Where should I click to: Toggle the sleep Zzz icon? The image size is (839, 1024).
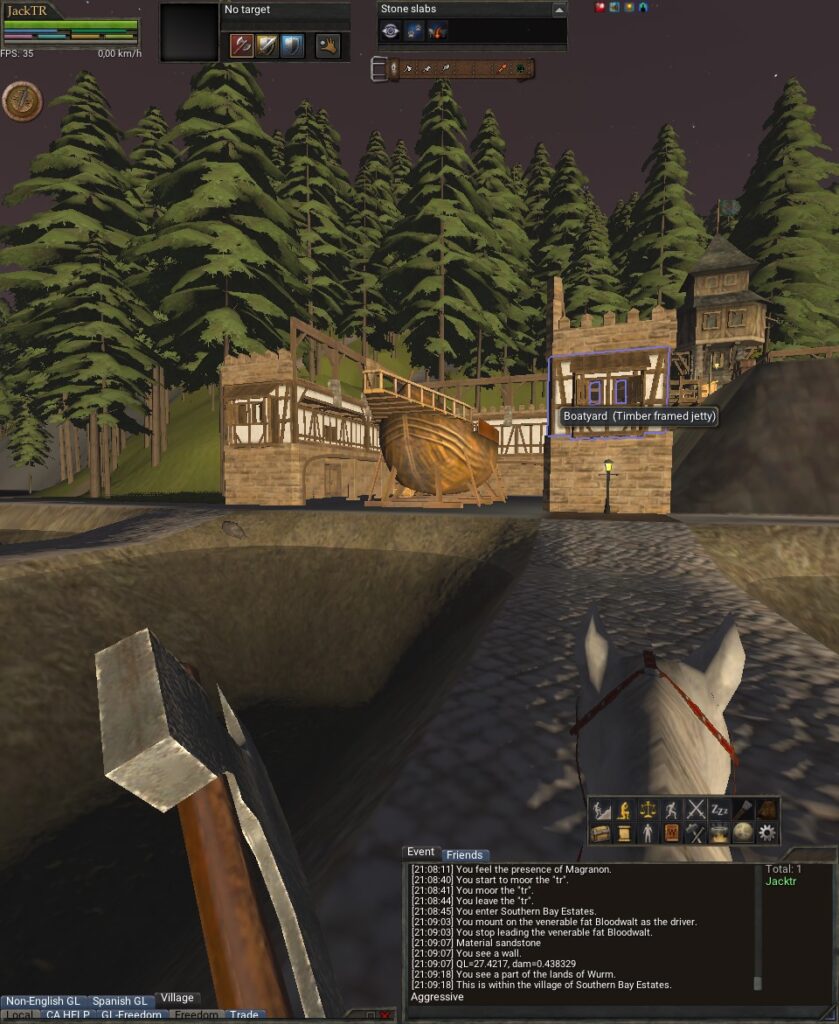pyautogui.click(x=720, y=809)
